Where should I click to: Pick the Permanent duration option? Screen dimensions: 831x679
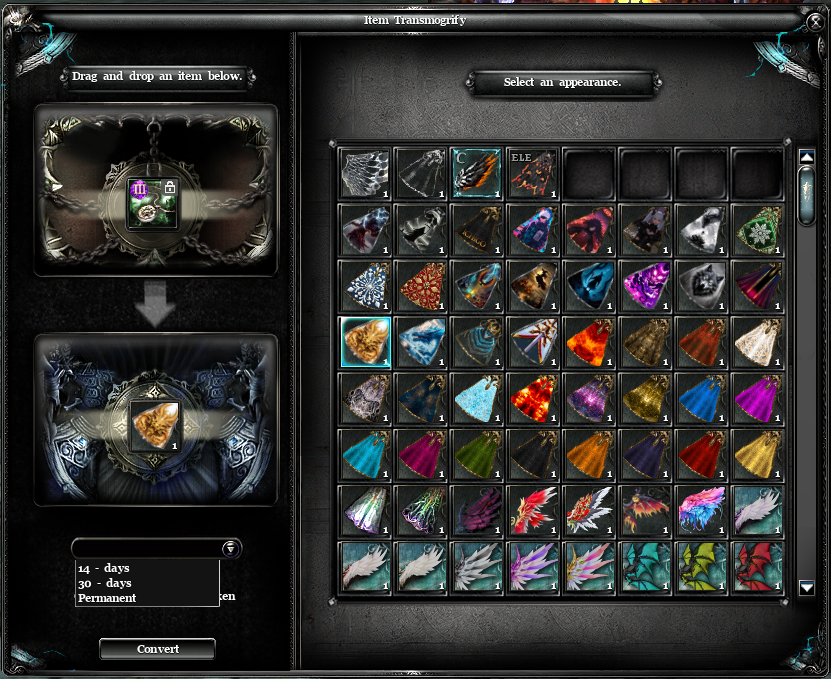tap(107, 598)
